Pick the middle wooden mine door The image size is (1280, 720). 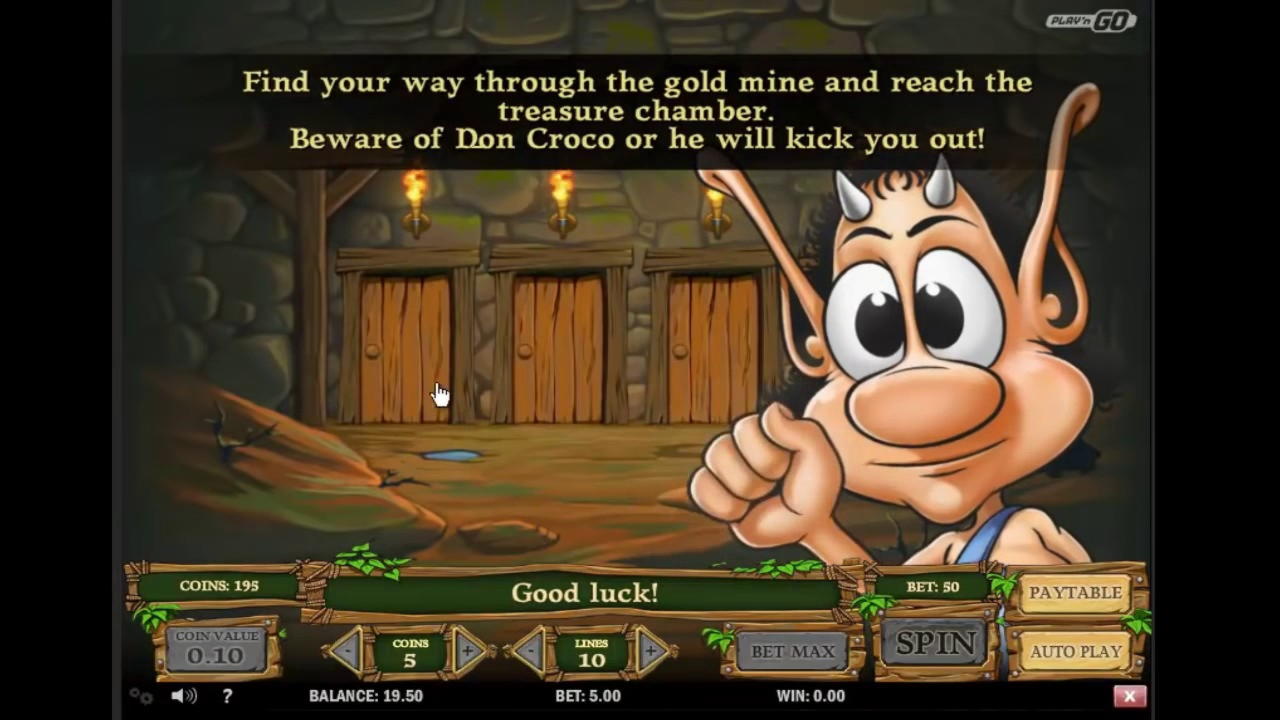point(559,349)
